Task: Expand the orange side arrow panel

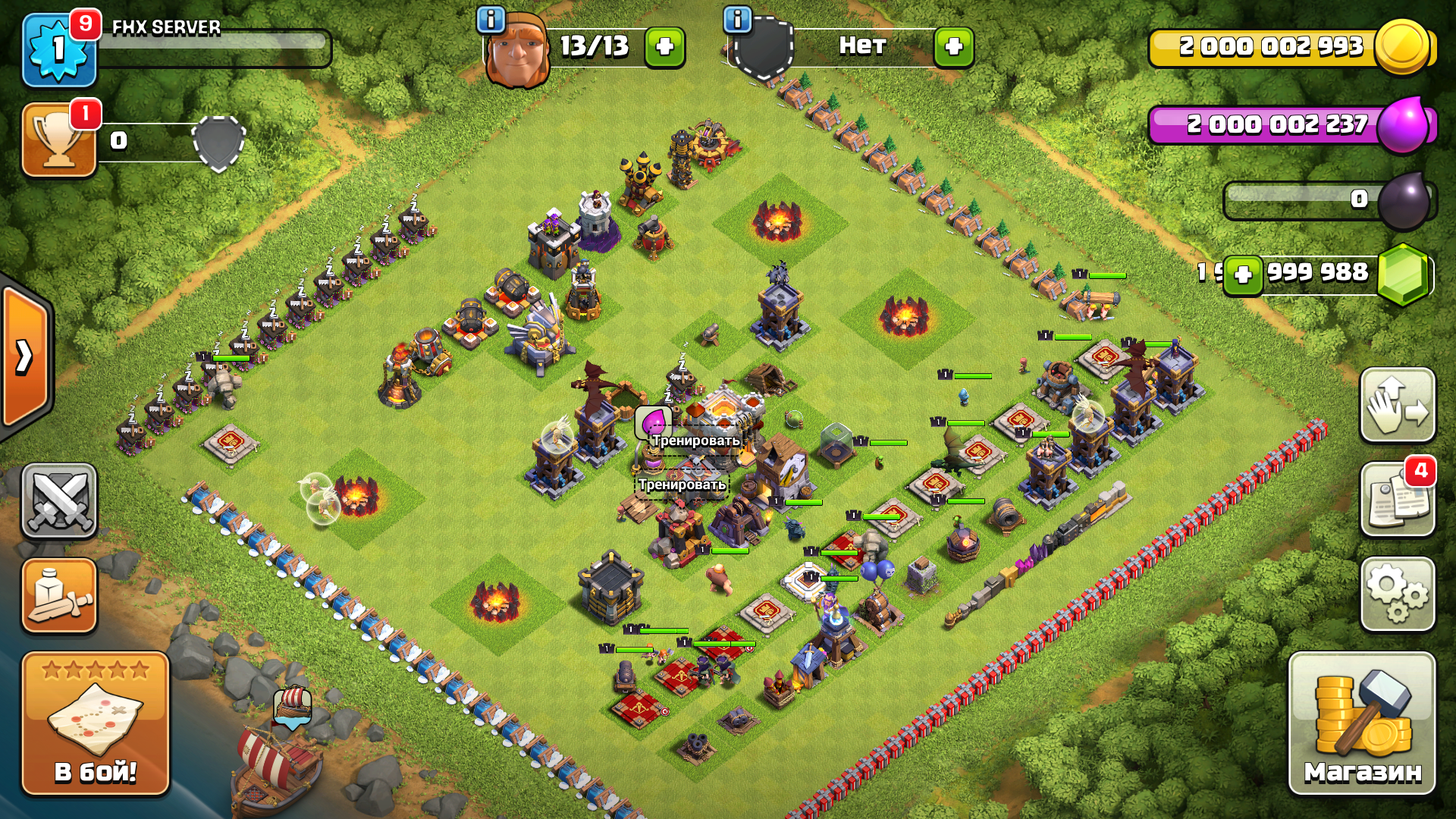Action: [x=26, y=356]
